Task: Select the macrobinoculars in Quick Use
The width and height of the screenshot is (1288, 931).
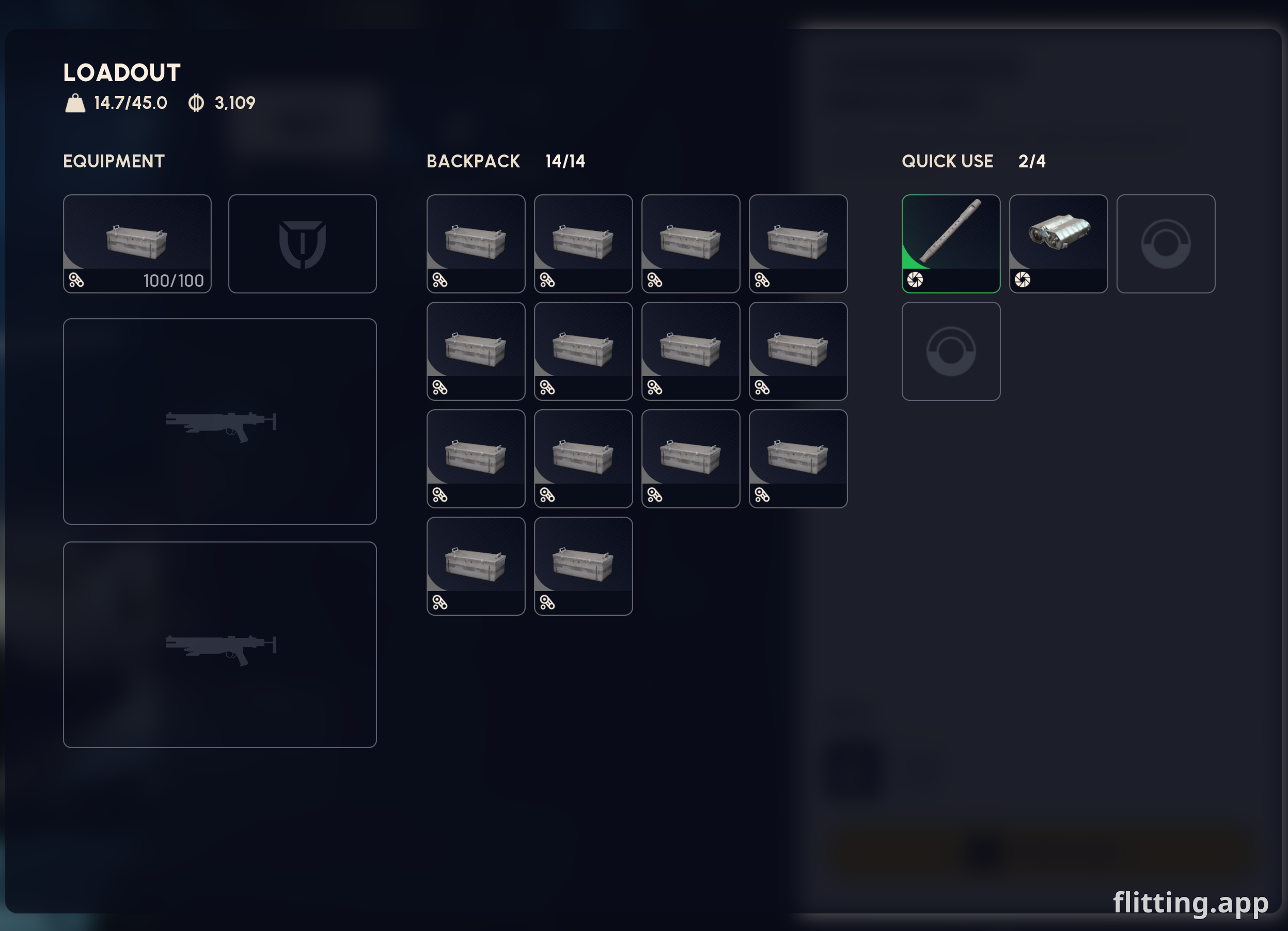Action: point(1058,239)
